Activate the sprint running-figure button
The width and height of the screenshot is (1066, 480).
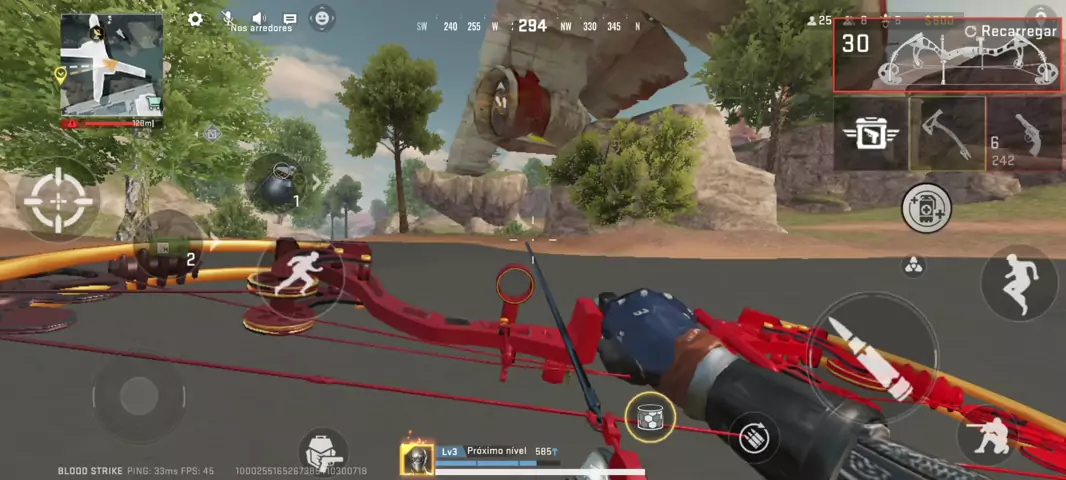coord(299,278)
